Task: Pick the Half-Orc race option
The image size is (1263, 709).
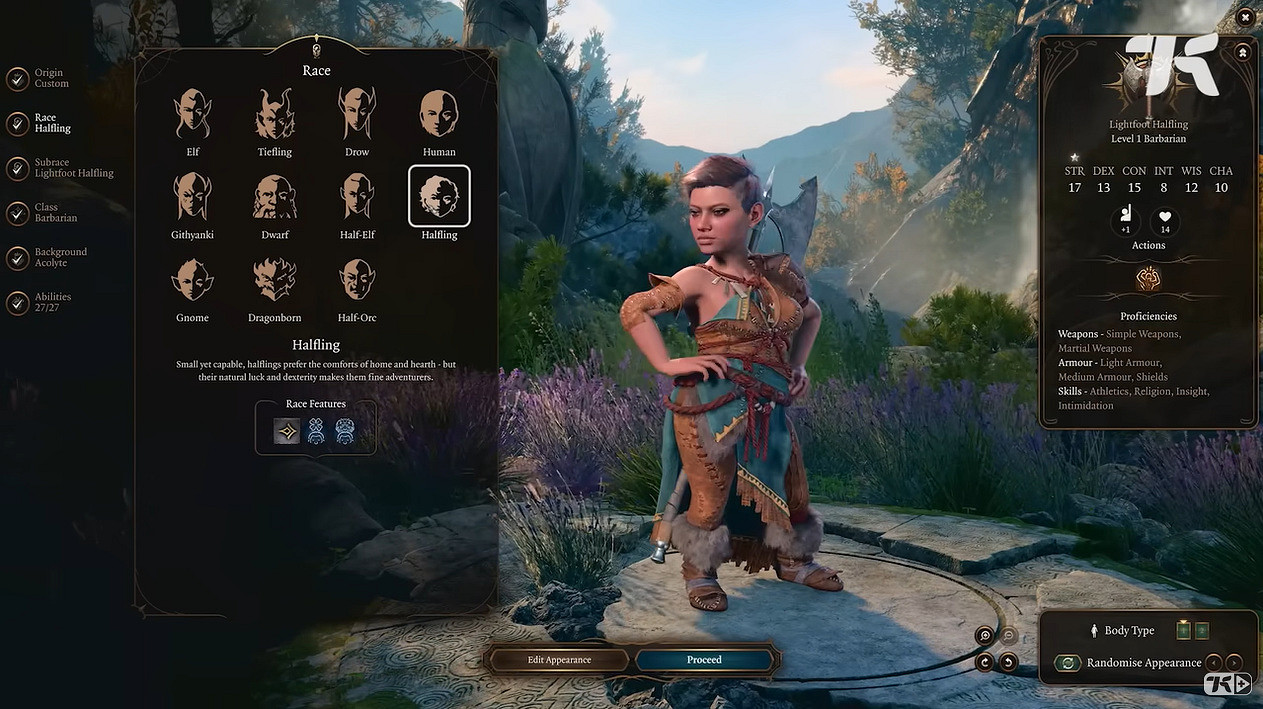Action: [x=357, y=280]
